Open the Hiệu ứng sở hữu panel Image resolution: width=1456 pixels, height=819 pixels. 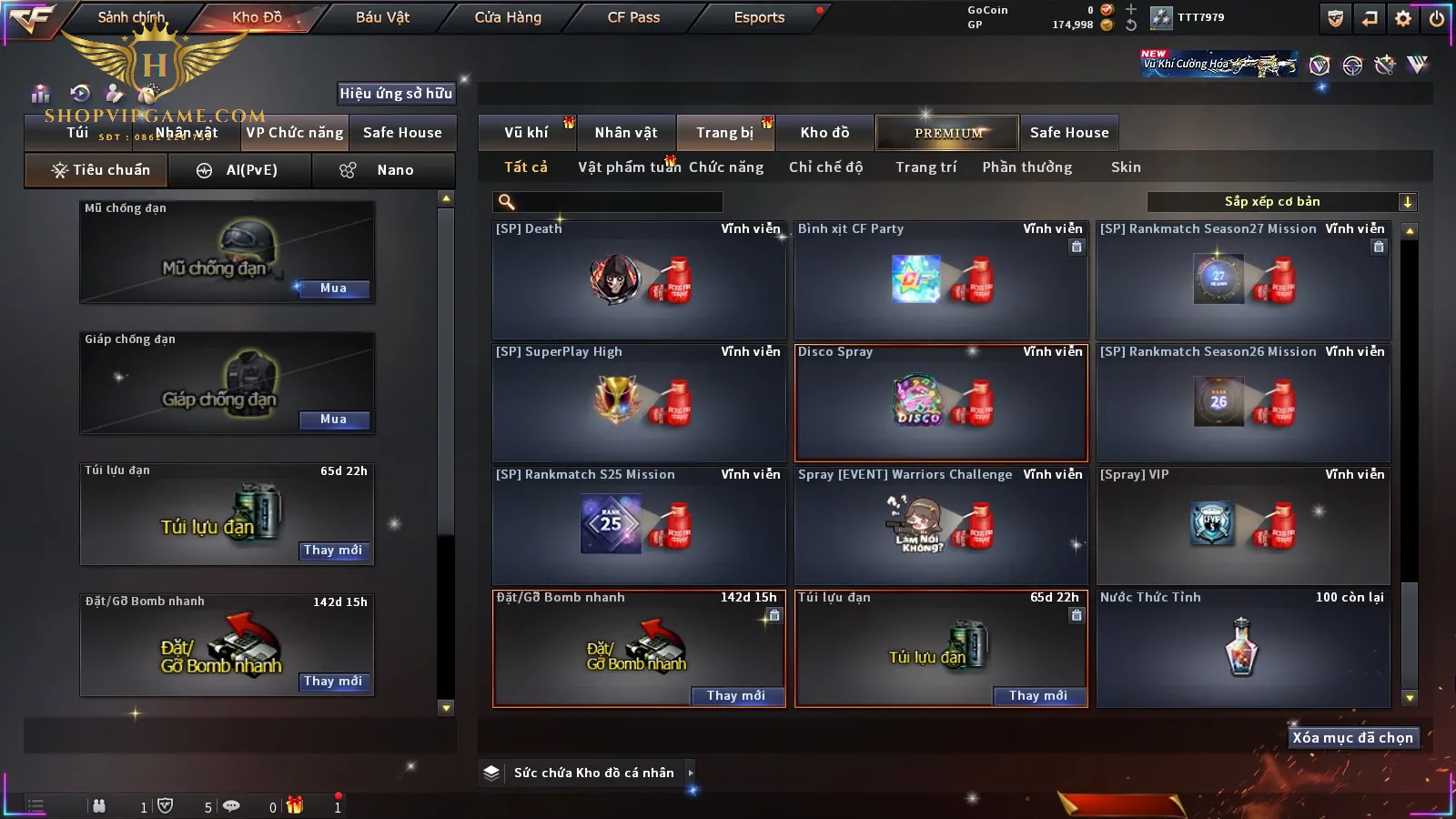396,93
